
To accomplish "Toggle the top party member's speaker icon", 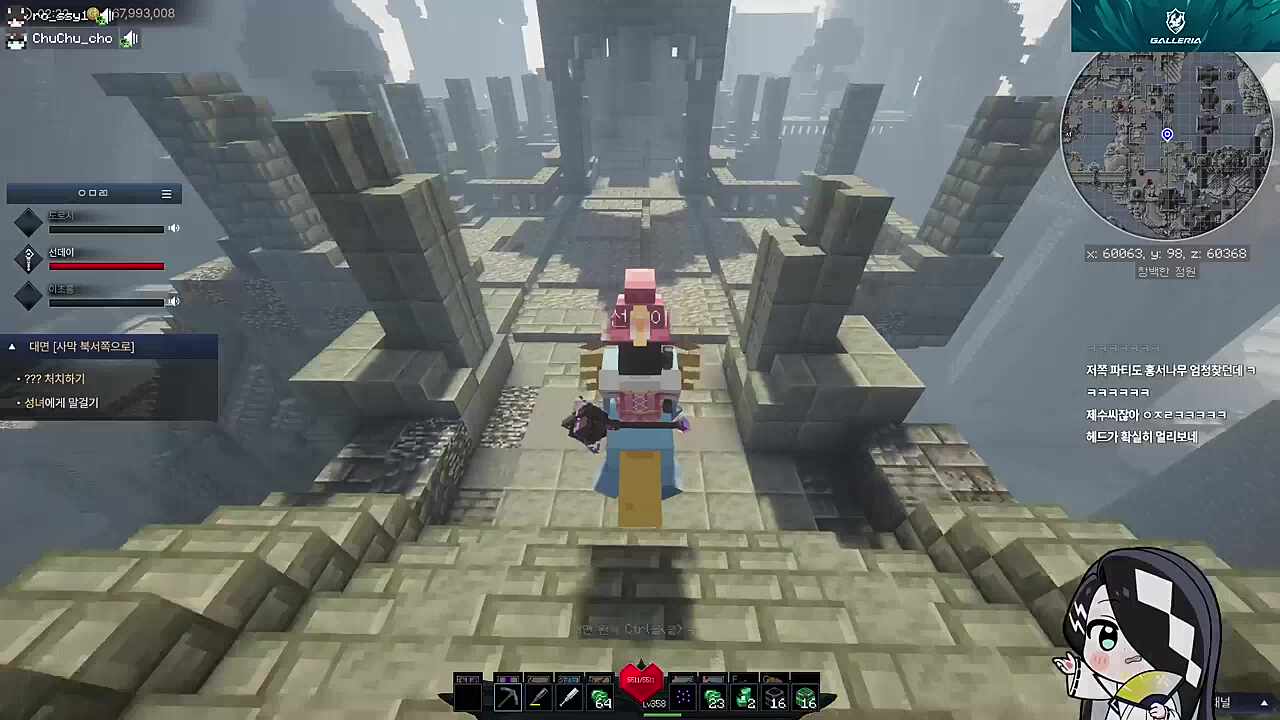I will [174, 228].
